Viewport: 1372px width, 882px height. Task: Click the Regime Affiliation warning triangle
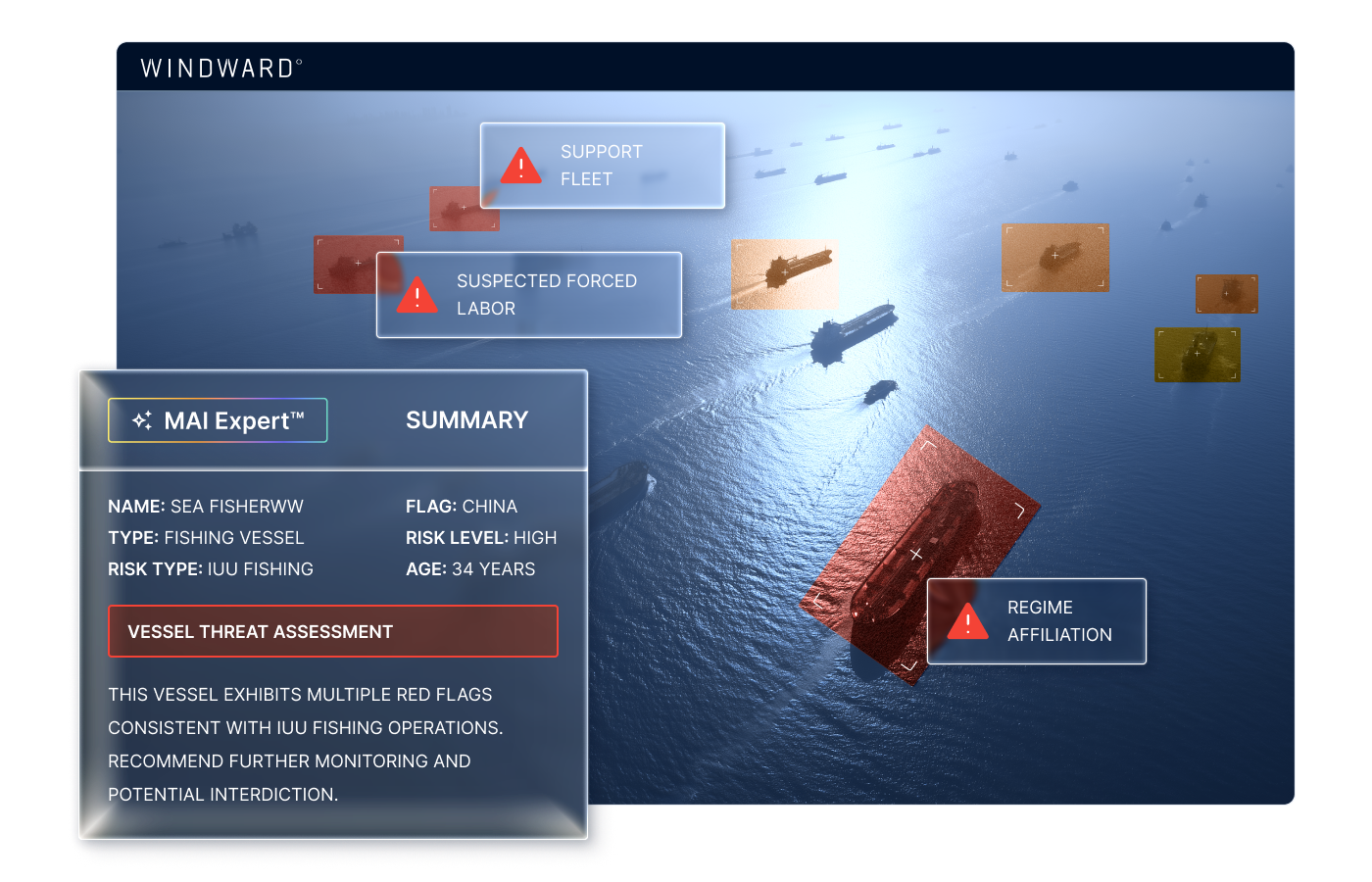coord(966,620)
